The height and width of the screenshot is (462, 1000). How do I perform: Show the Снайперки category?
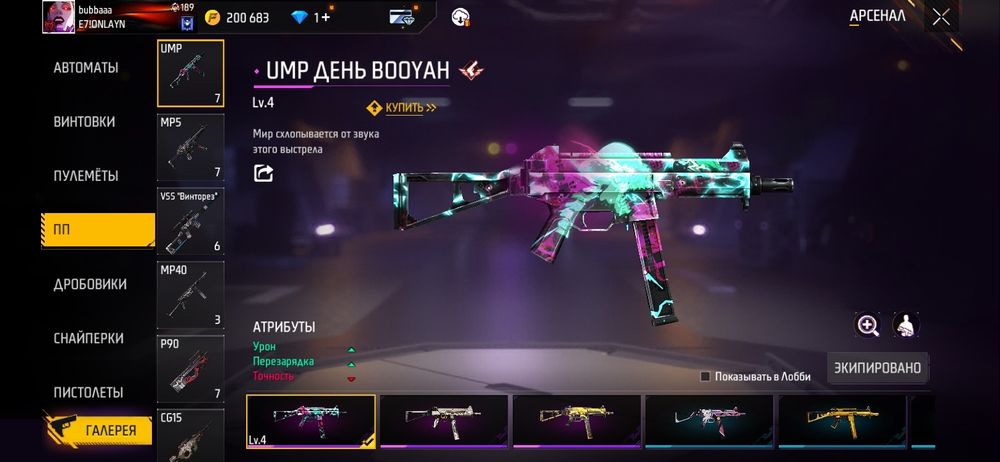88,338
